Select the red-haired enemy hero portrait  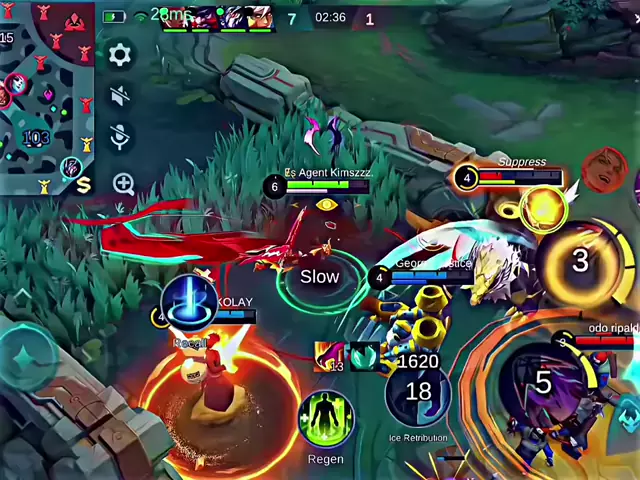[603, 170]
